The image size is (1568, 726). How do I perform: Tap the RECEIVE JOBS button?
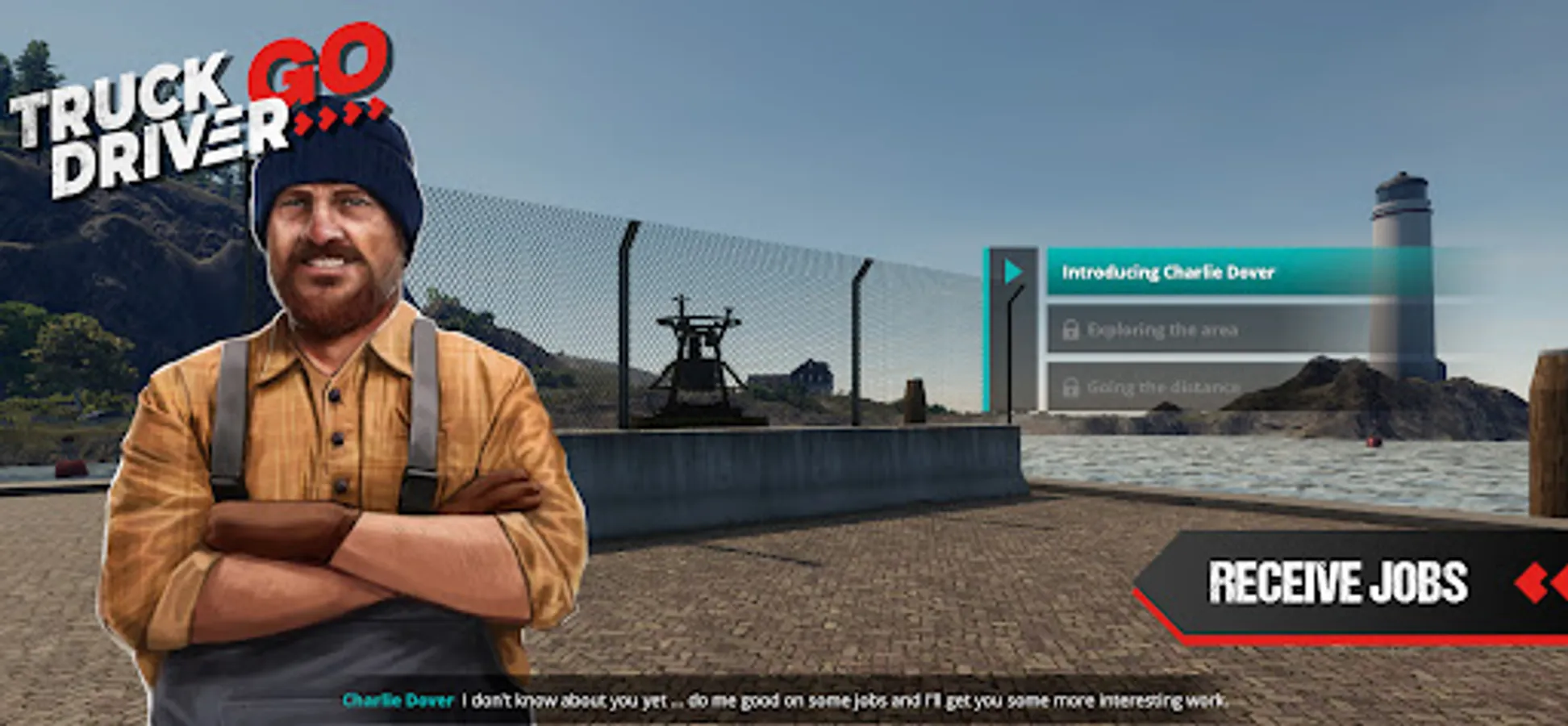pos(1342,582)
